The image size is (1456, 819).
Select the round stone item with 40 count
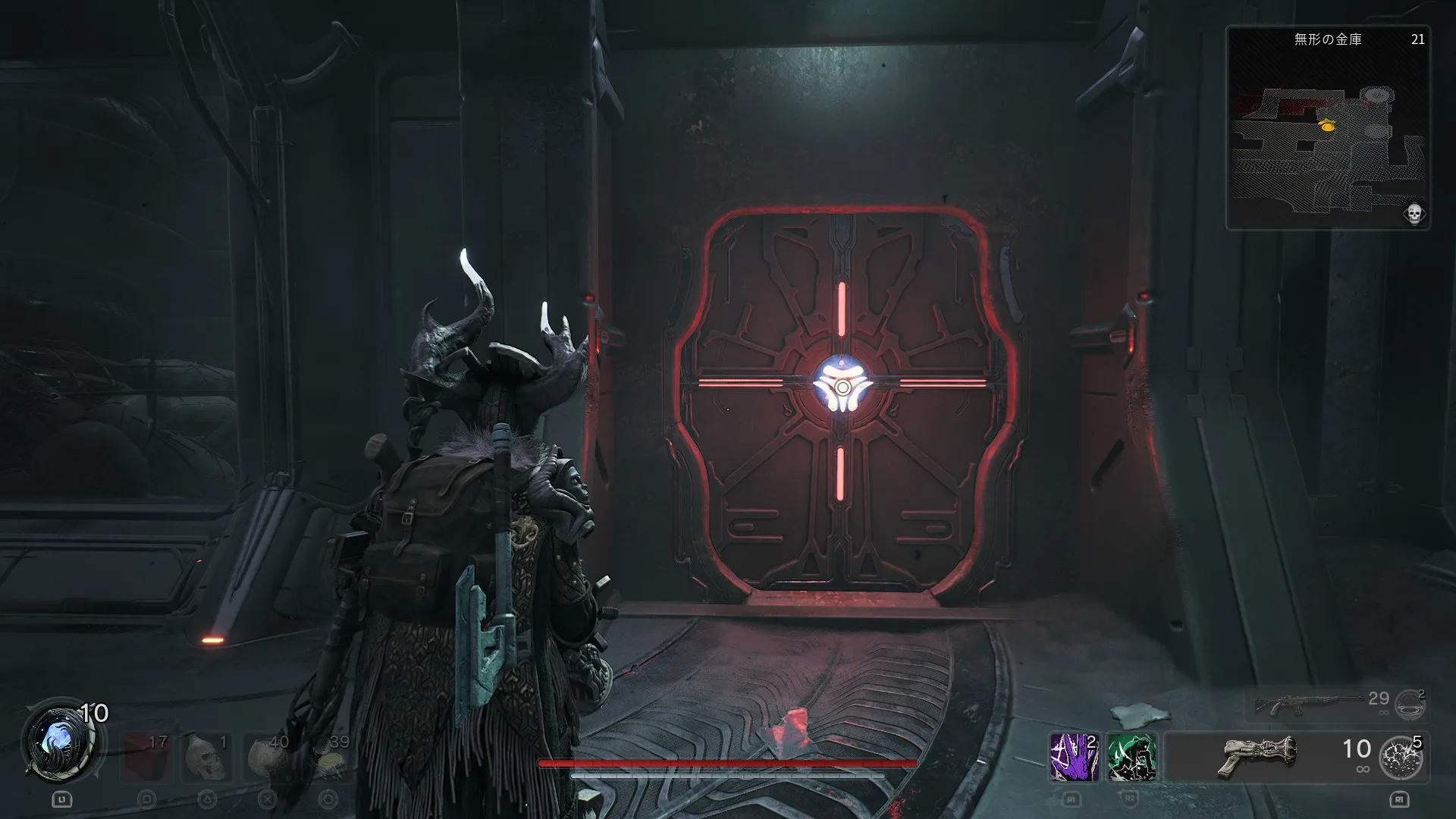point(267,756)
